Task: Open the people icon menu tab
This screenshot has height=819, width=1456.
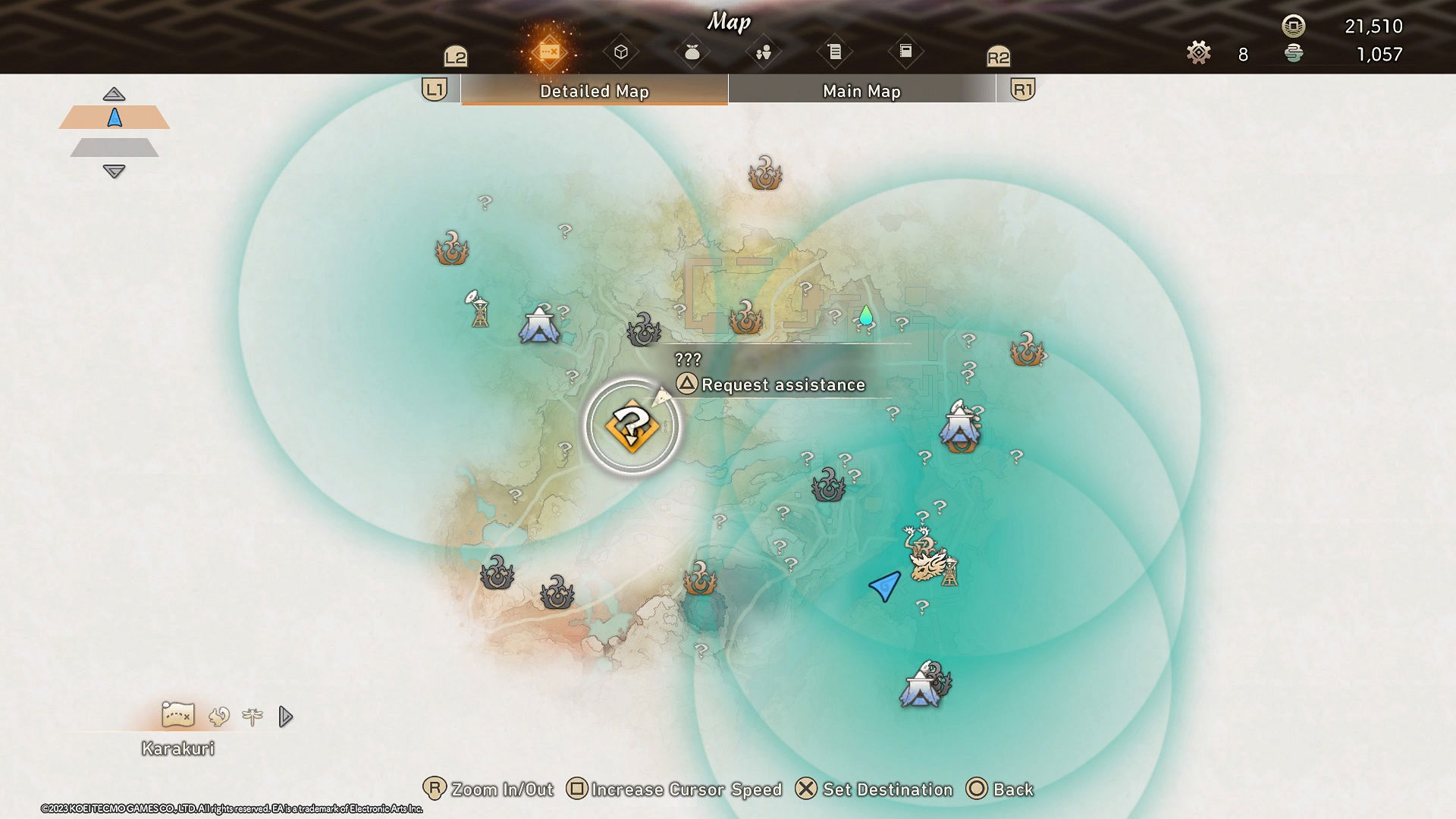Action: coord(764,52)
